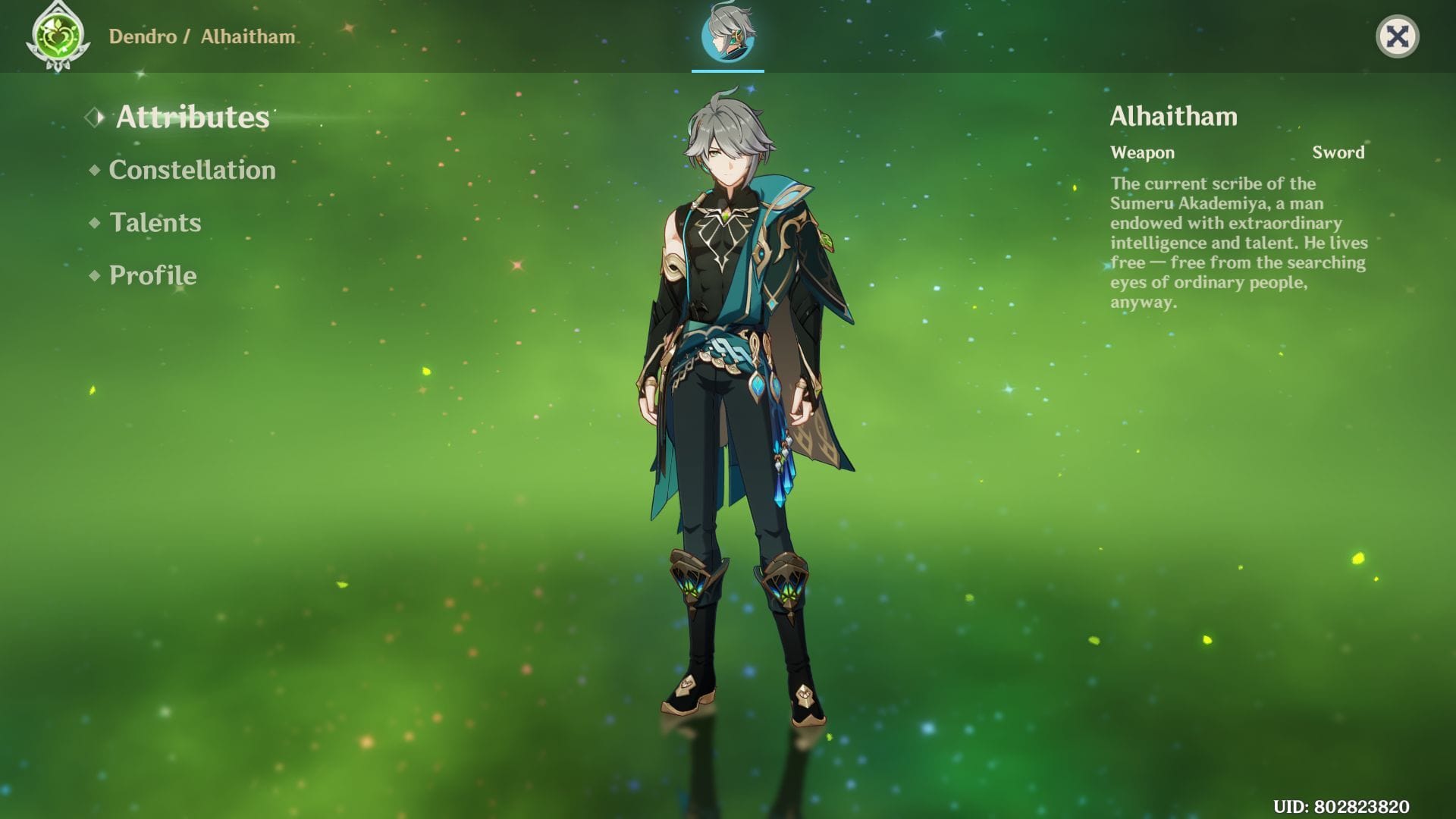Click the diamond bullet next to Talents

[x=94, y=223]
